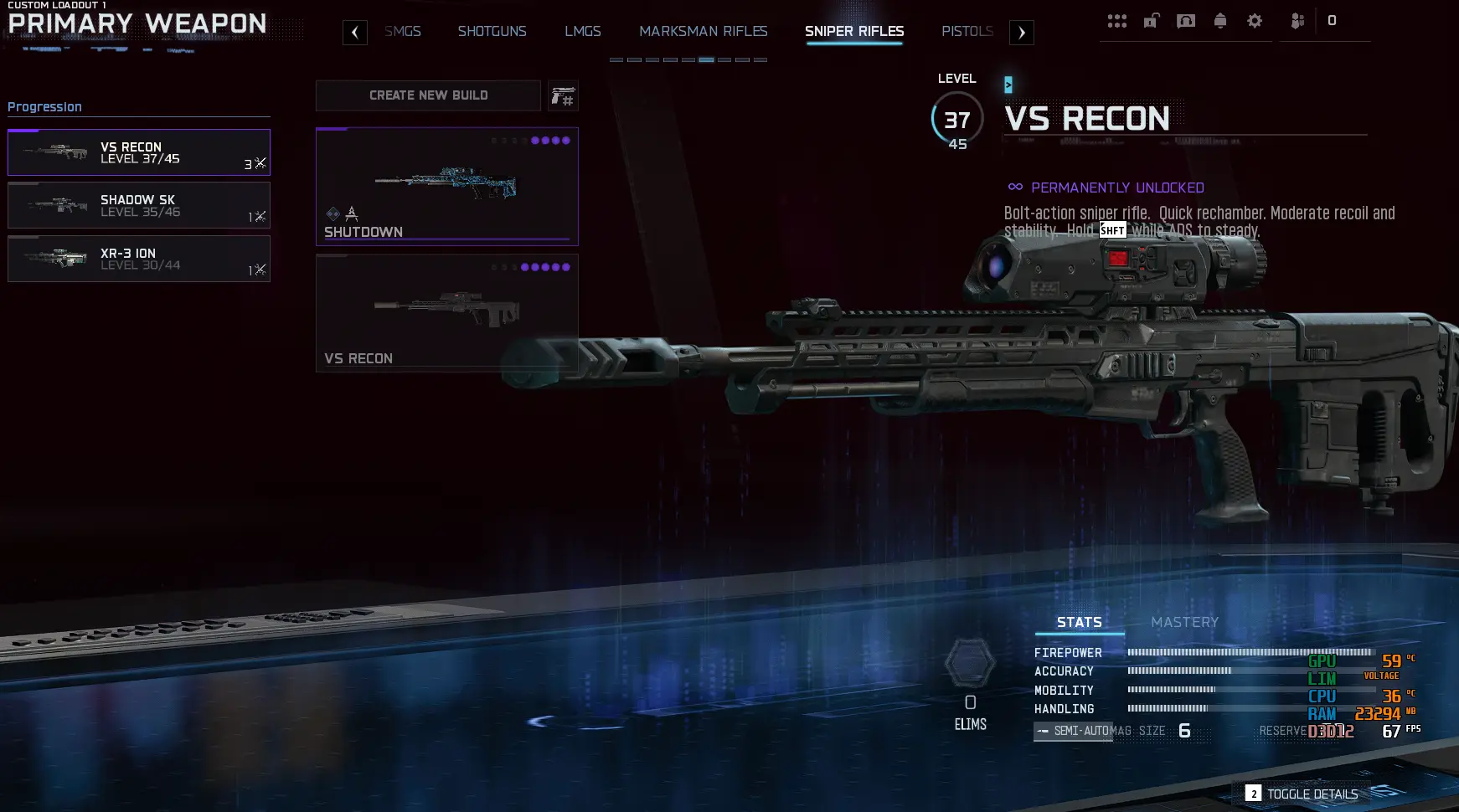The width and height of the screenshot is (1459, 812).
Task: Open the PISTOLS category
Action: 967,31
